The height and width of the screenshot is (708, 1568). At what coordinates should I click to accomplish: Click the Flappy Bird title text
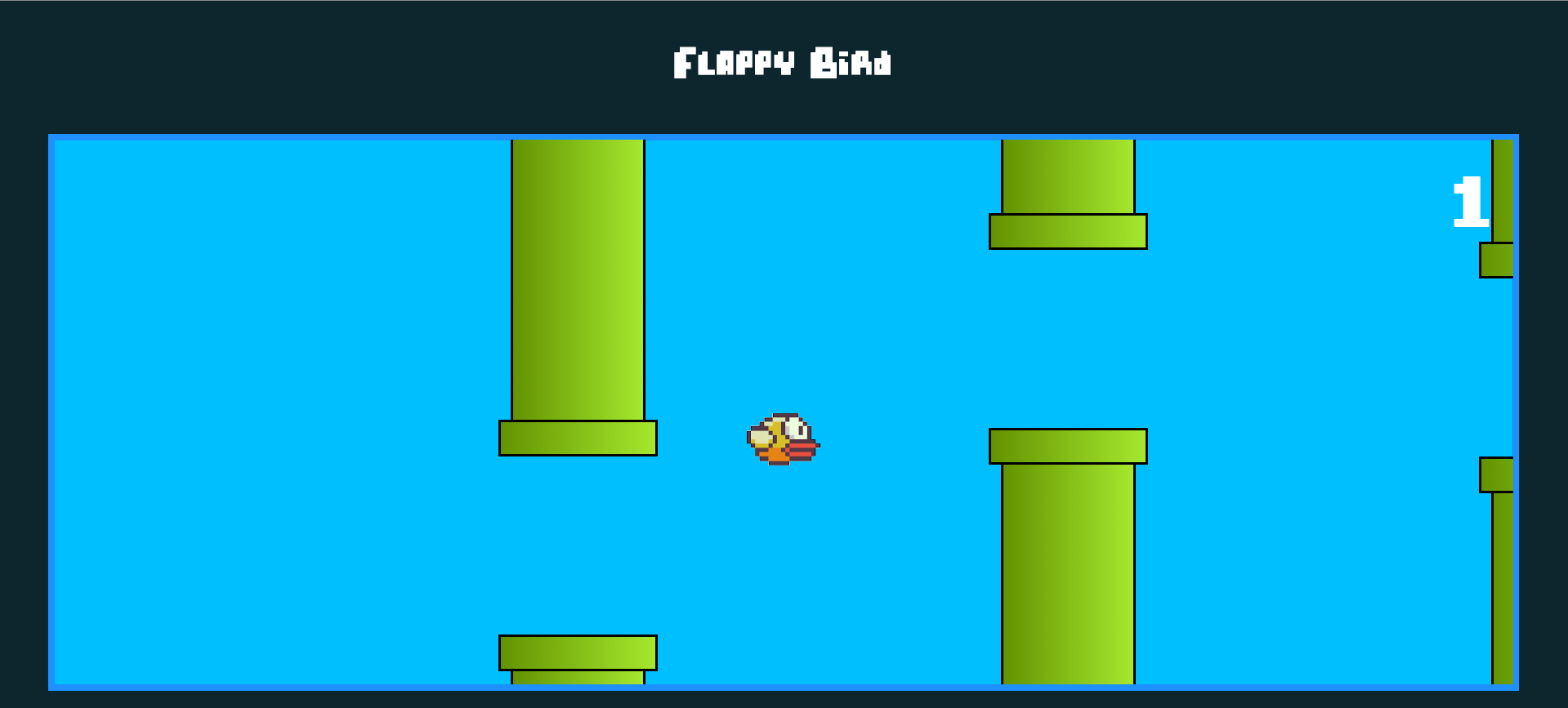tap(781, 61)
